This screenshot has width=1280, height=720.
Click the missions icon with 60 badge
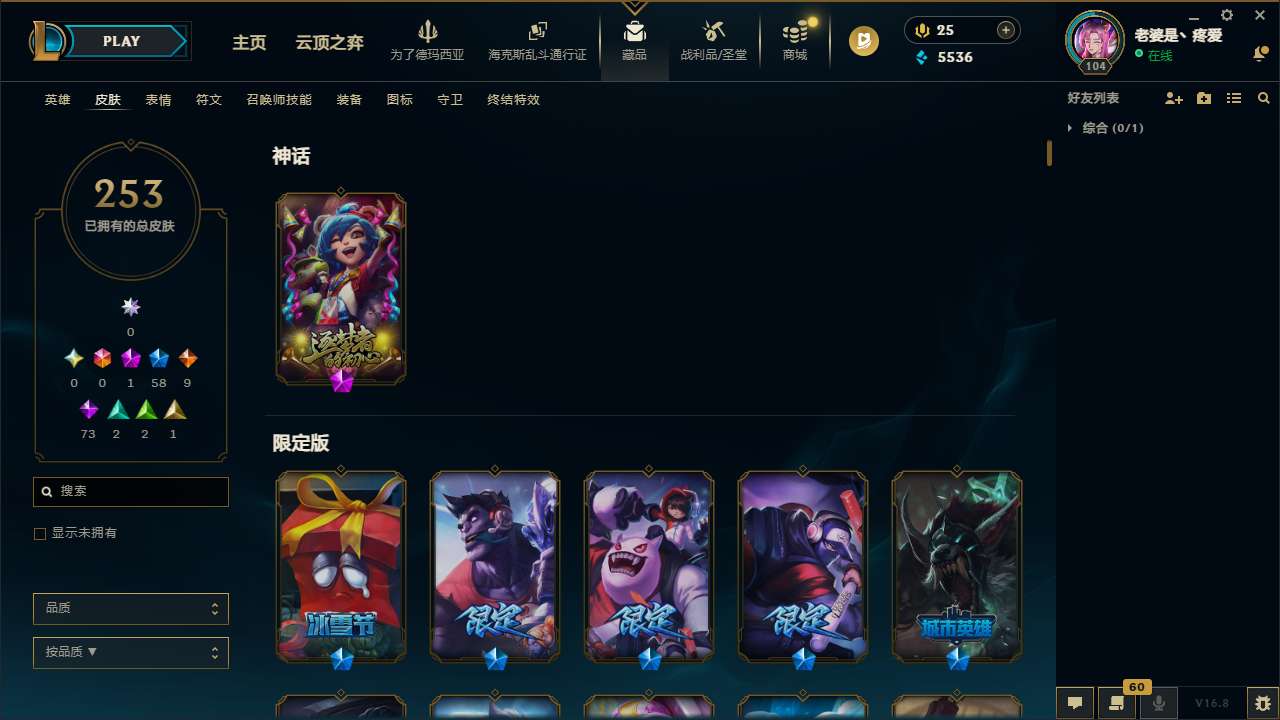pos(1117,703)
